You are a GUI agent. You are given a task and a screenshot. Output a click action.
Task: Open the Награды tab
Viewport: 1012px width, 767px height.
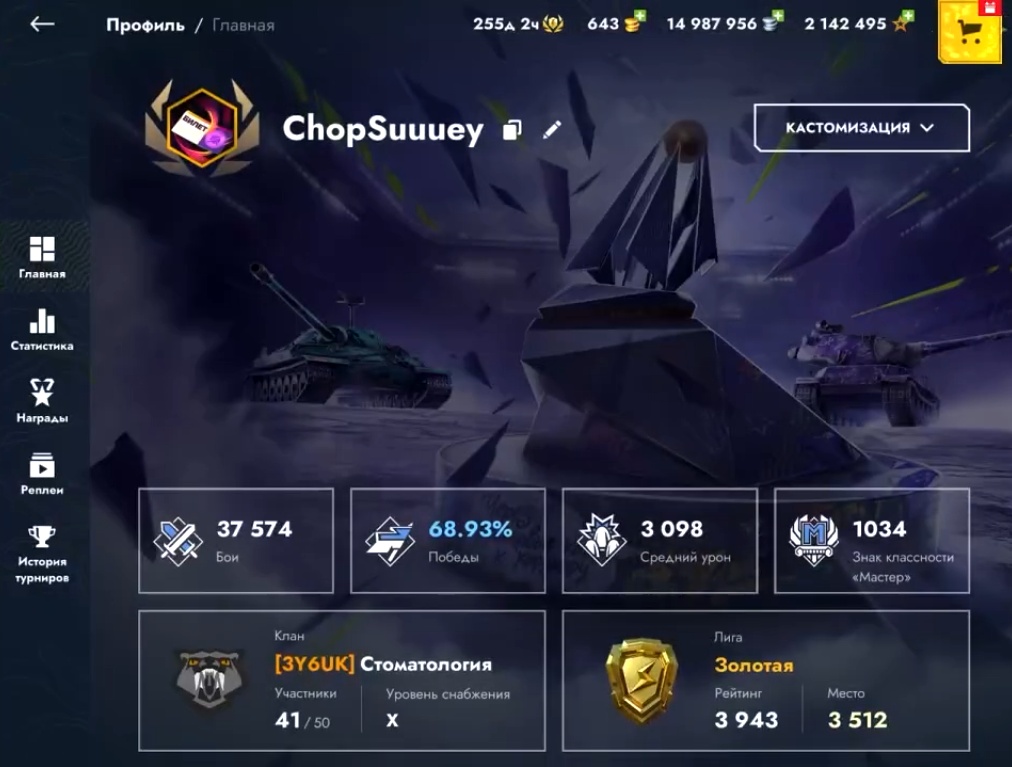(x=42, y=401)
